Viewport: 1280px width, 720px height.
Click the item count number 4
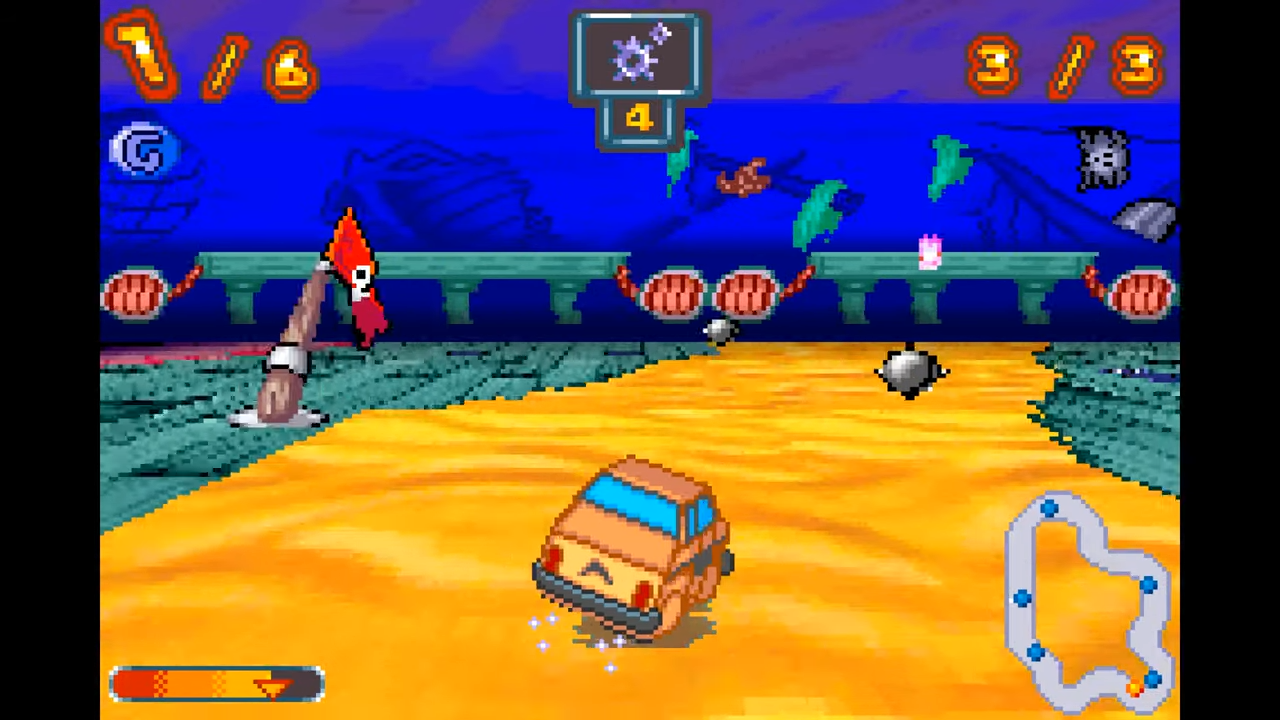639,119
